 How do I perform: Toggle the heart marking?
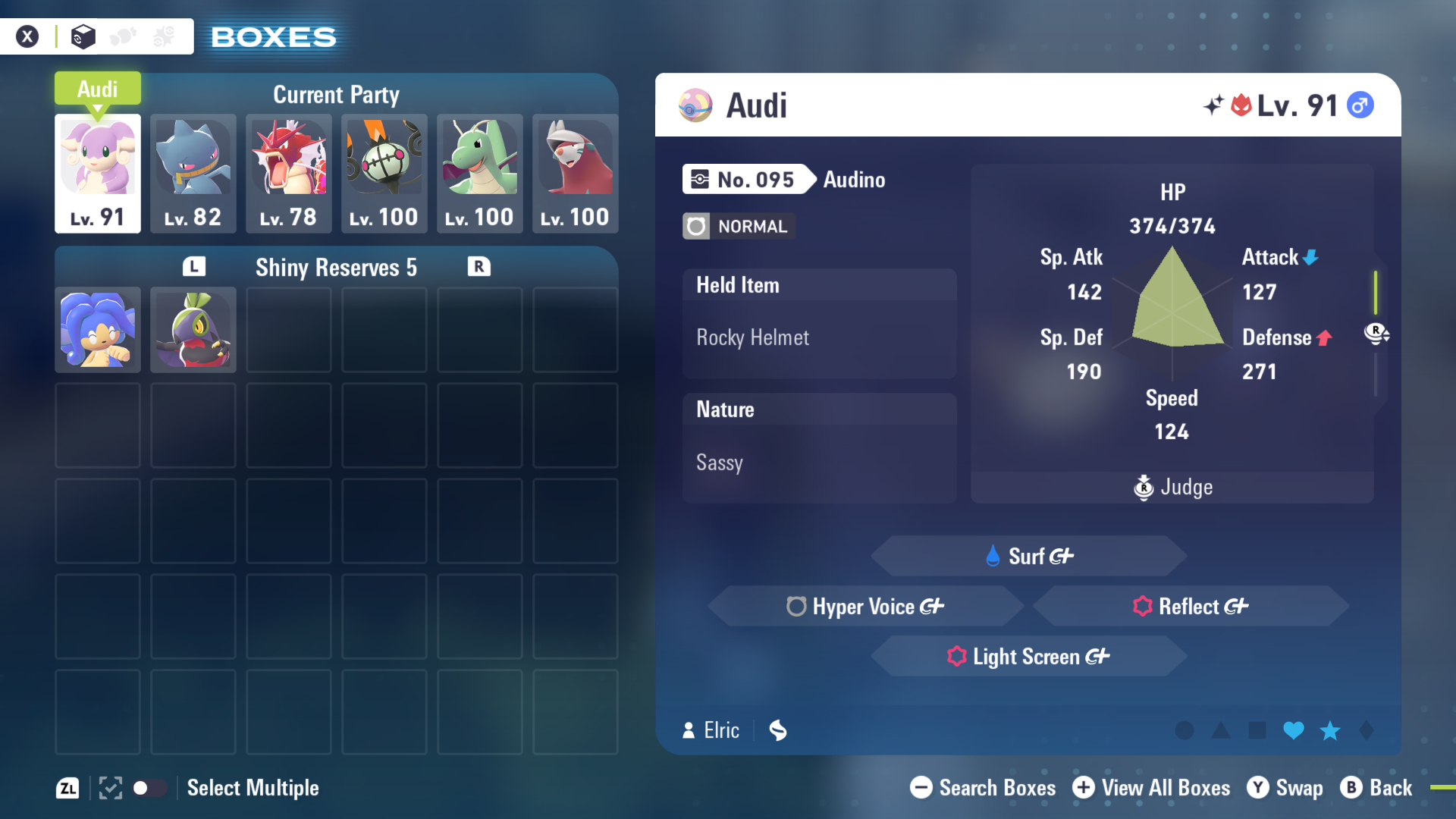pyautogui.click(x=1294, y=730)
